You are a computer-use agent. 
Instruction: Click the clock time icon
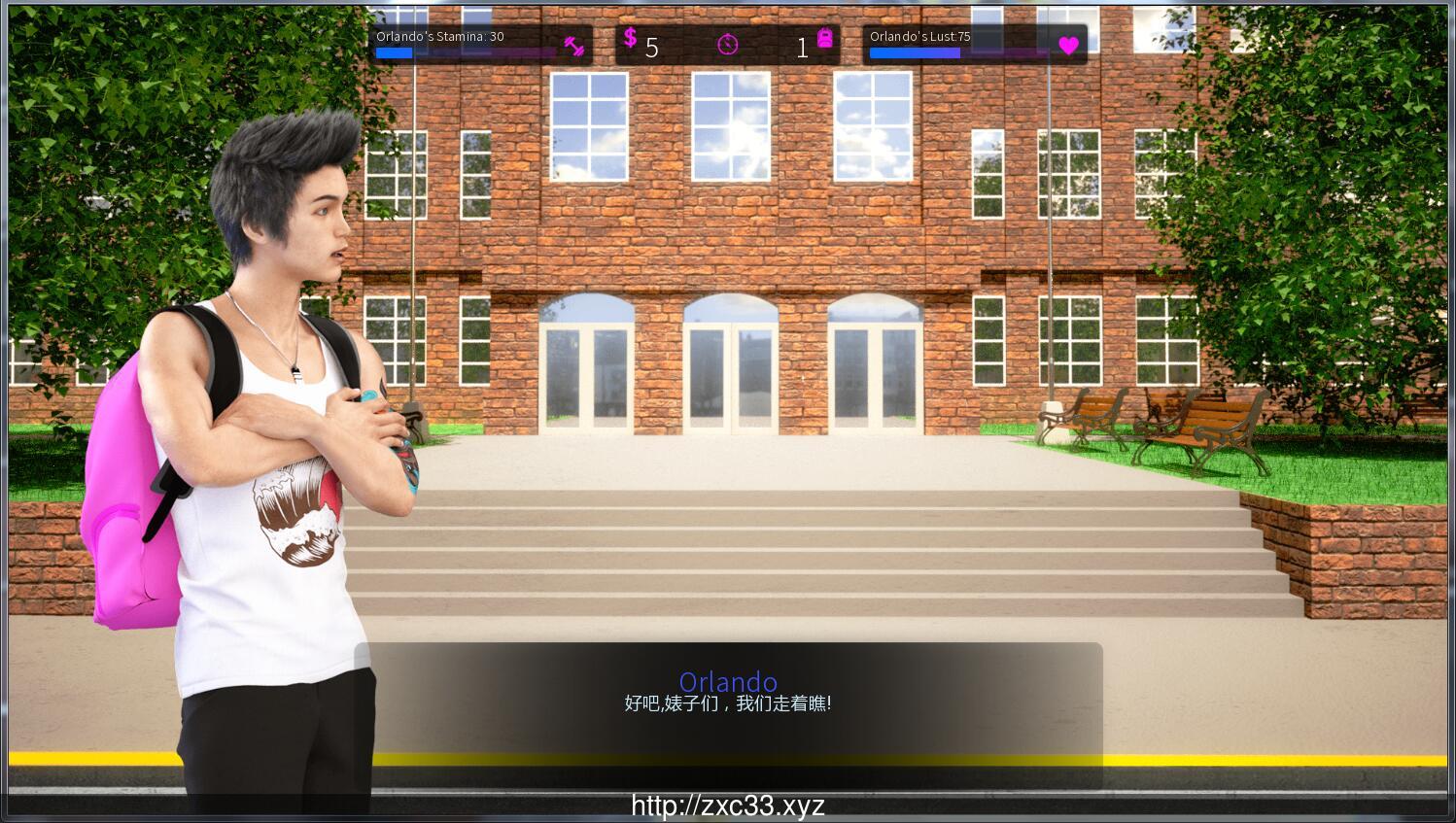click(727, 45)
